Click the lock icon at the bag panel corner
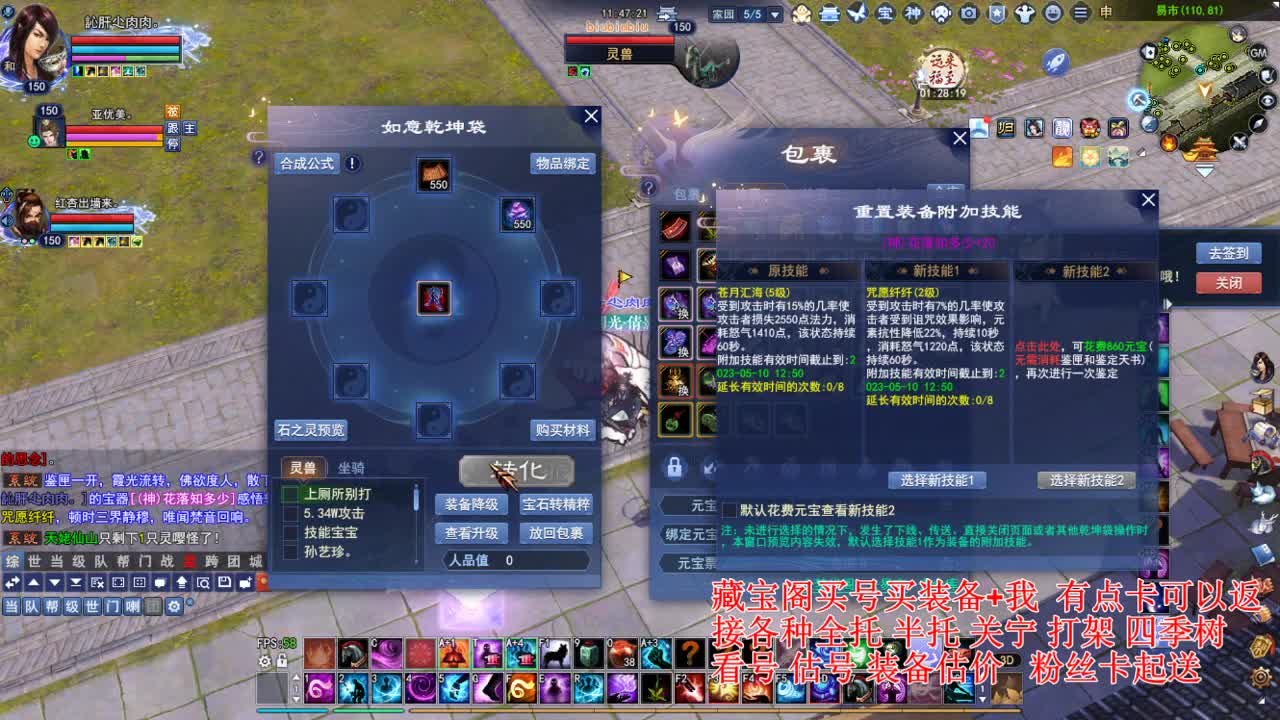 click(x=674, y=467)
